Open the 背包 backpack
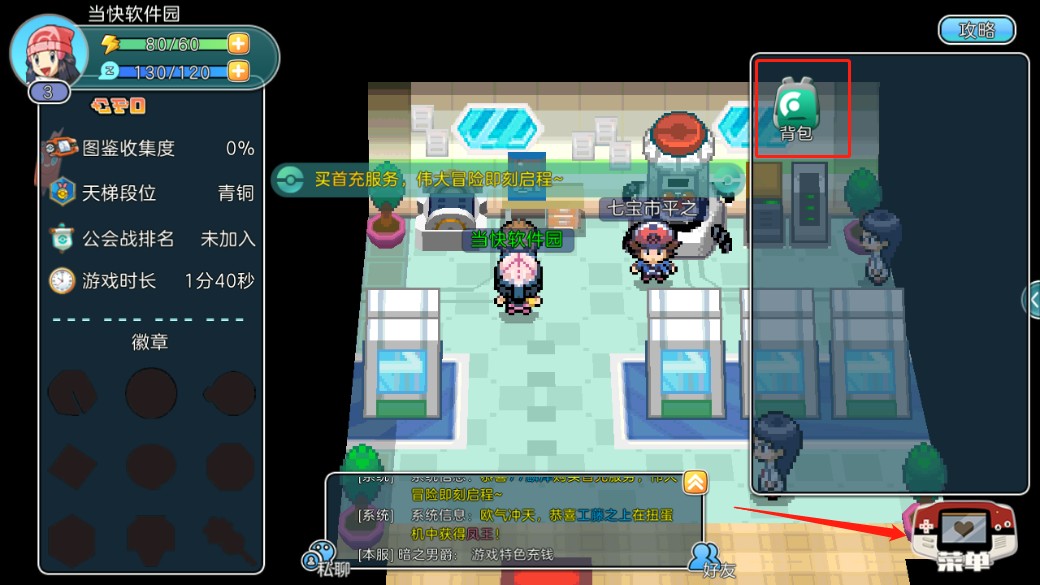 (x=795, y=108)
